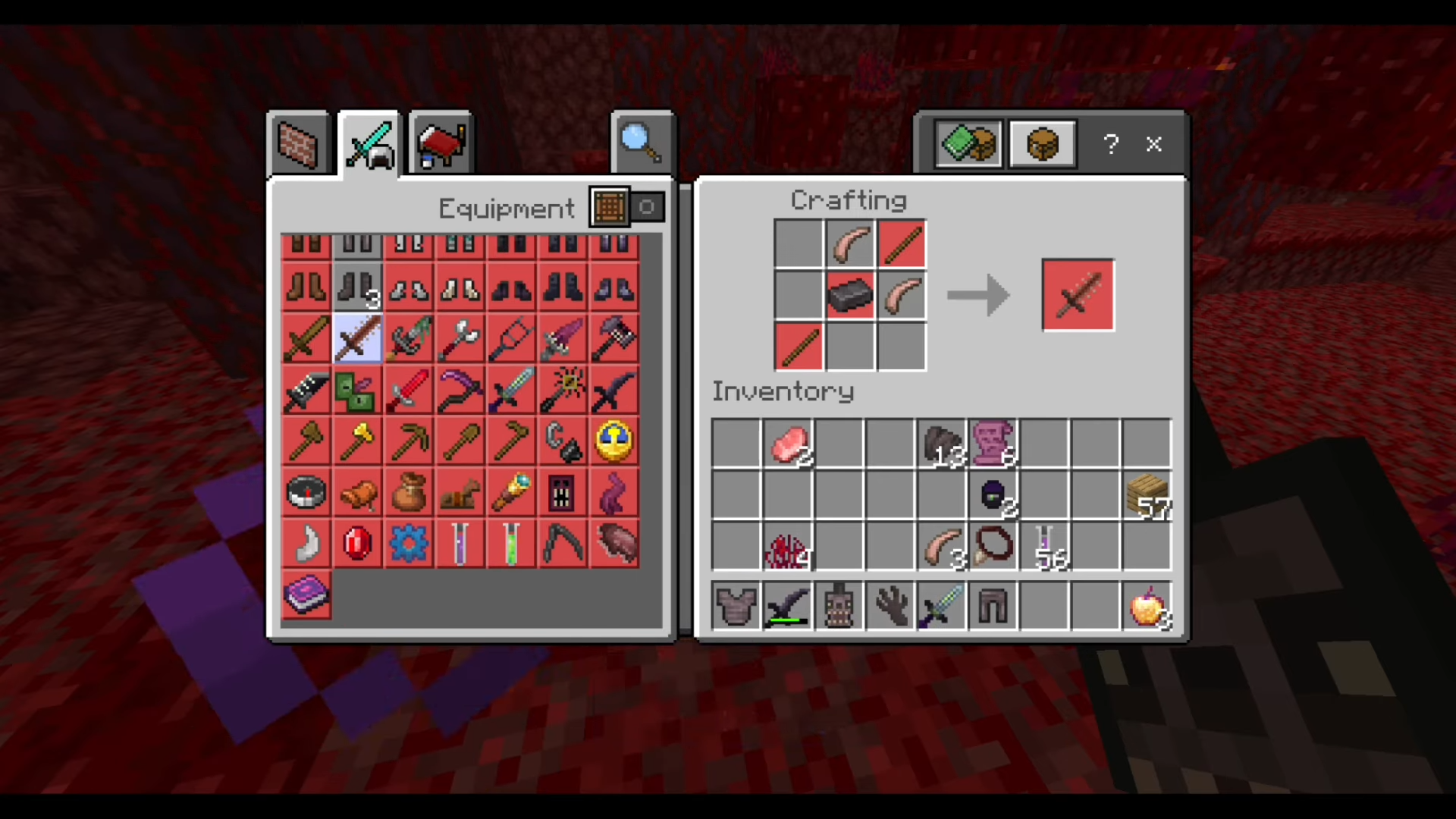The image size is (1456, 819).
Task: Select the purple enchanted book recipe
Action: tap(306, 594)
